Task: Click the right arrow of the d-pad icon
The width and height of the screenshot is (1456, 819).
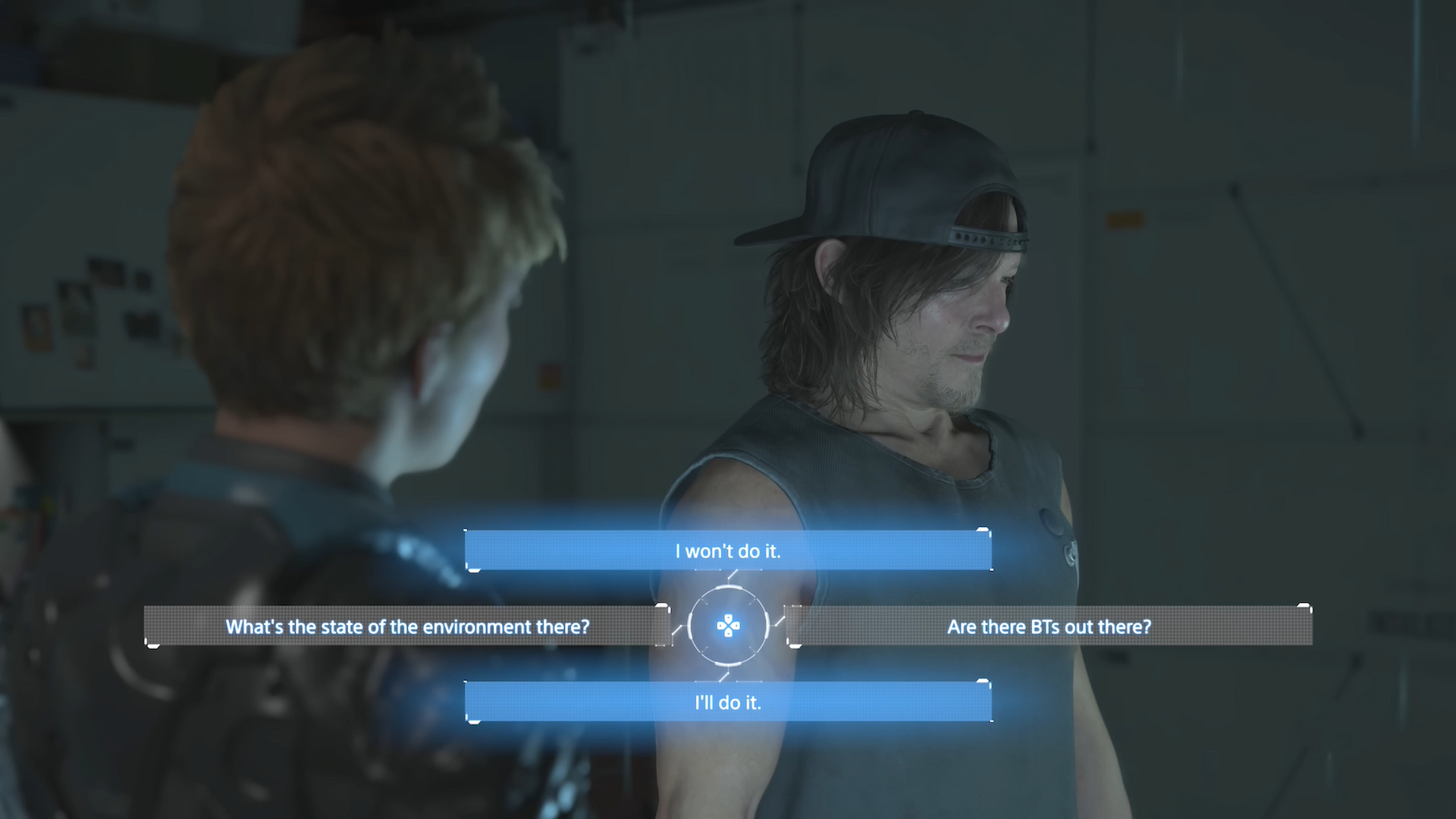Action: coord(736,626)
